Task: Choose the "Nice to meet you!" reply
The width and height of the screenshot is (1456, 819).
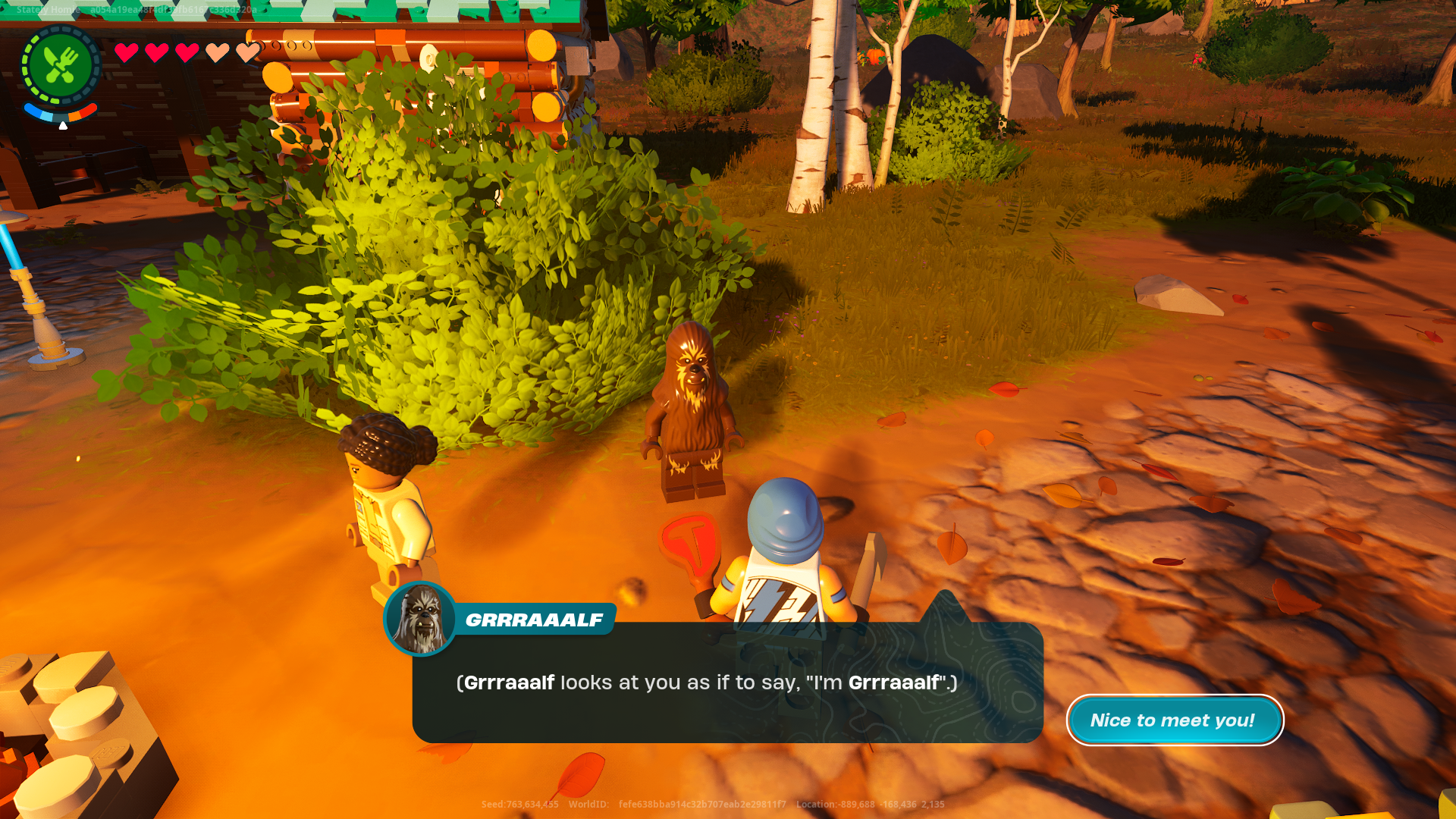Action: point(1174,720)
